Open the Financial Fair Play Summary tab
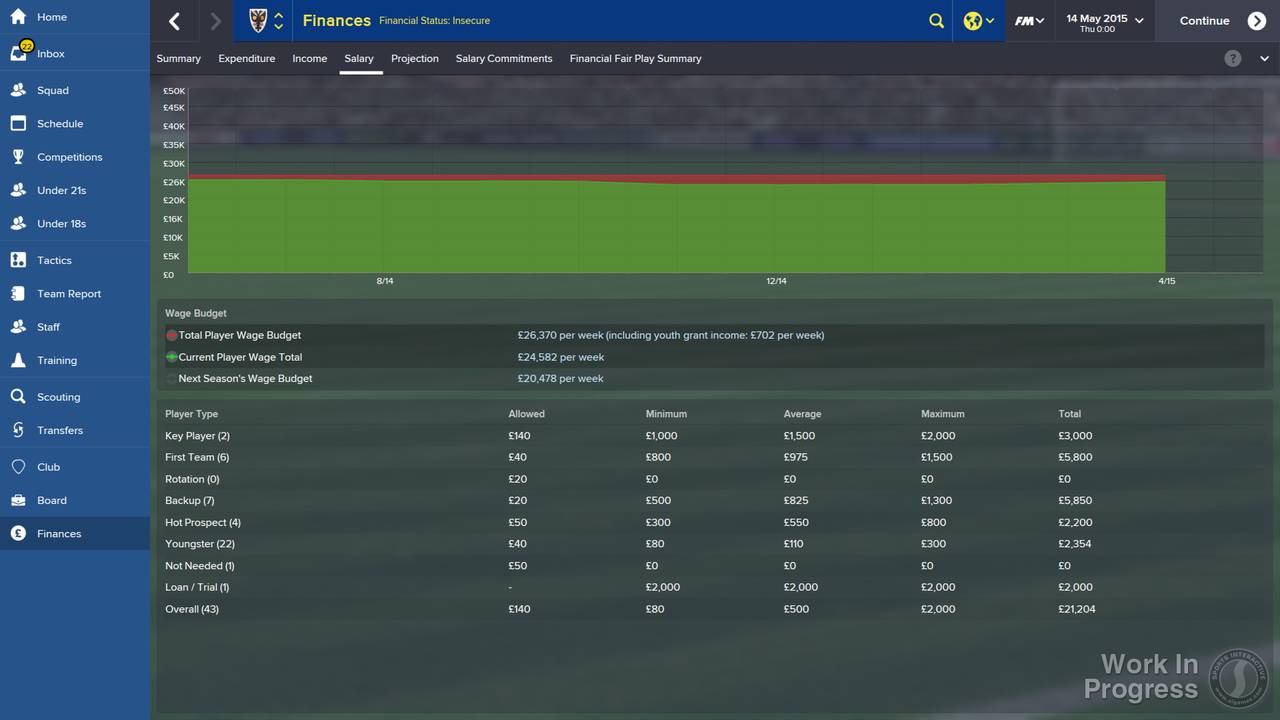 [x=635, y=58]
